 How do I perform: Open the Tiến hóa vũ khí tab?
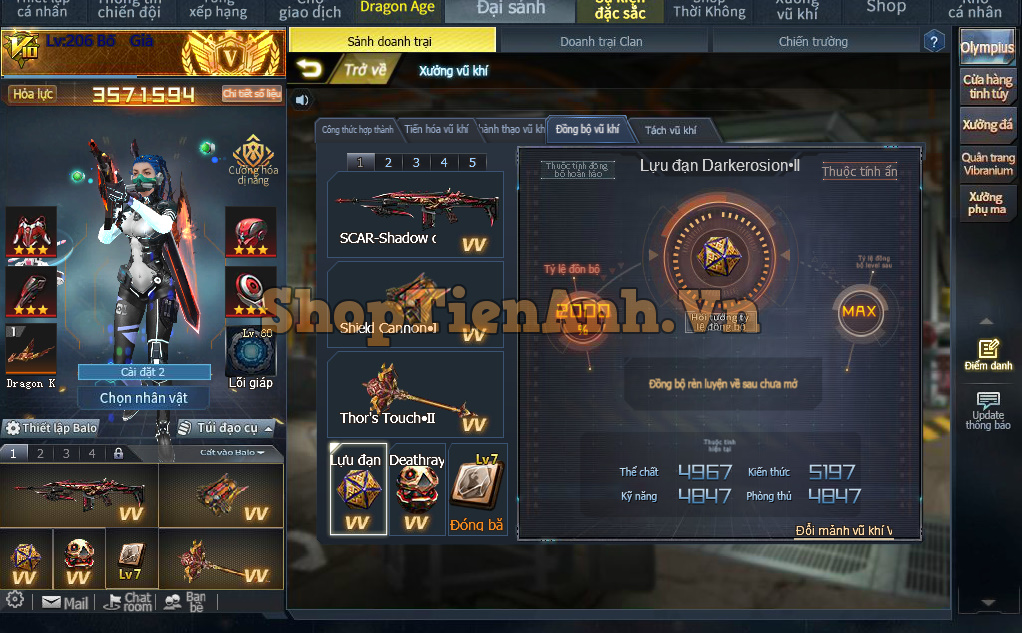coord(436,129)
